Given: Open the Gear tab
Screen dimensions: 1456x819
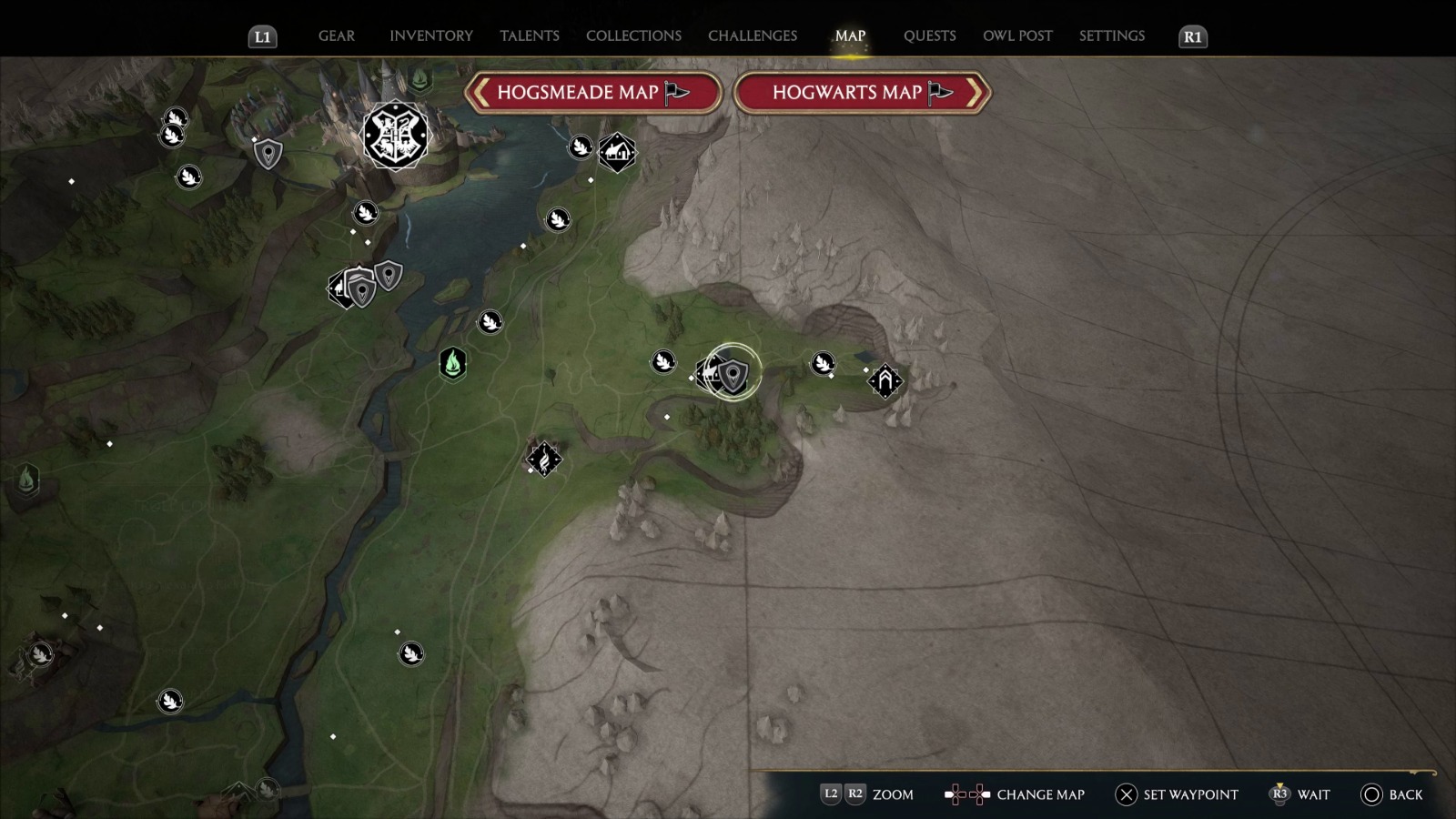Looking at the screenshot, I should 336,36.
